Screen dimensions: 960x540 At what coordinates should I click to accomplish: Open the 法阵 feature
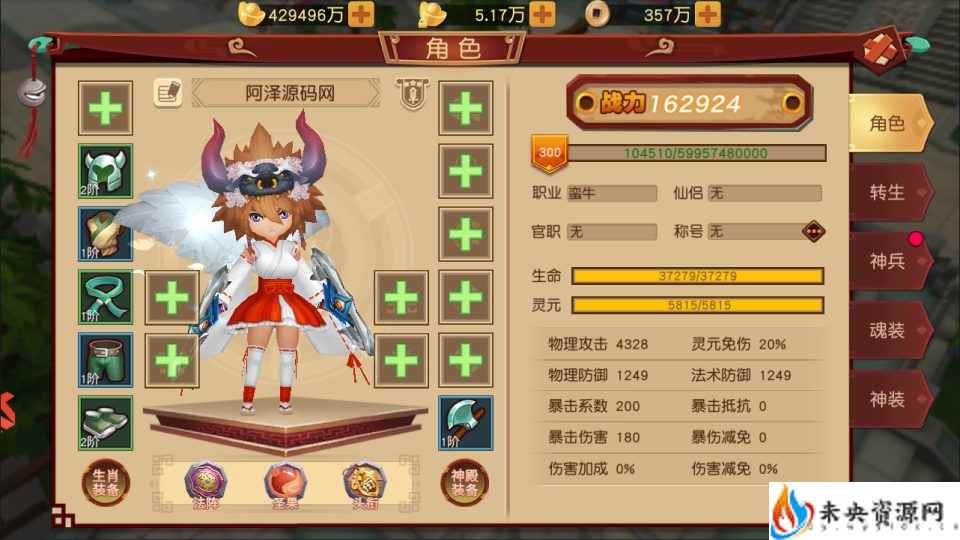pyautogui.click(x=205, y=485)
